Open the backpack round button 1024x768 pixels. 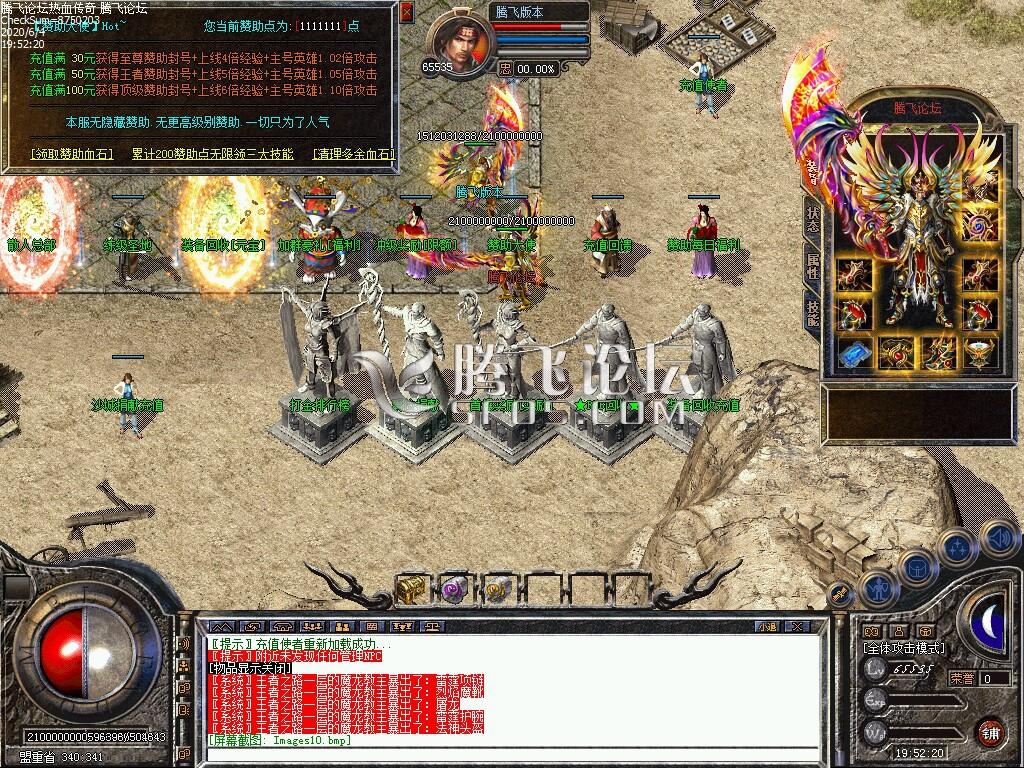(x=916, y=568)
